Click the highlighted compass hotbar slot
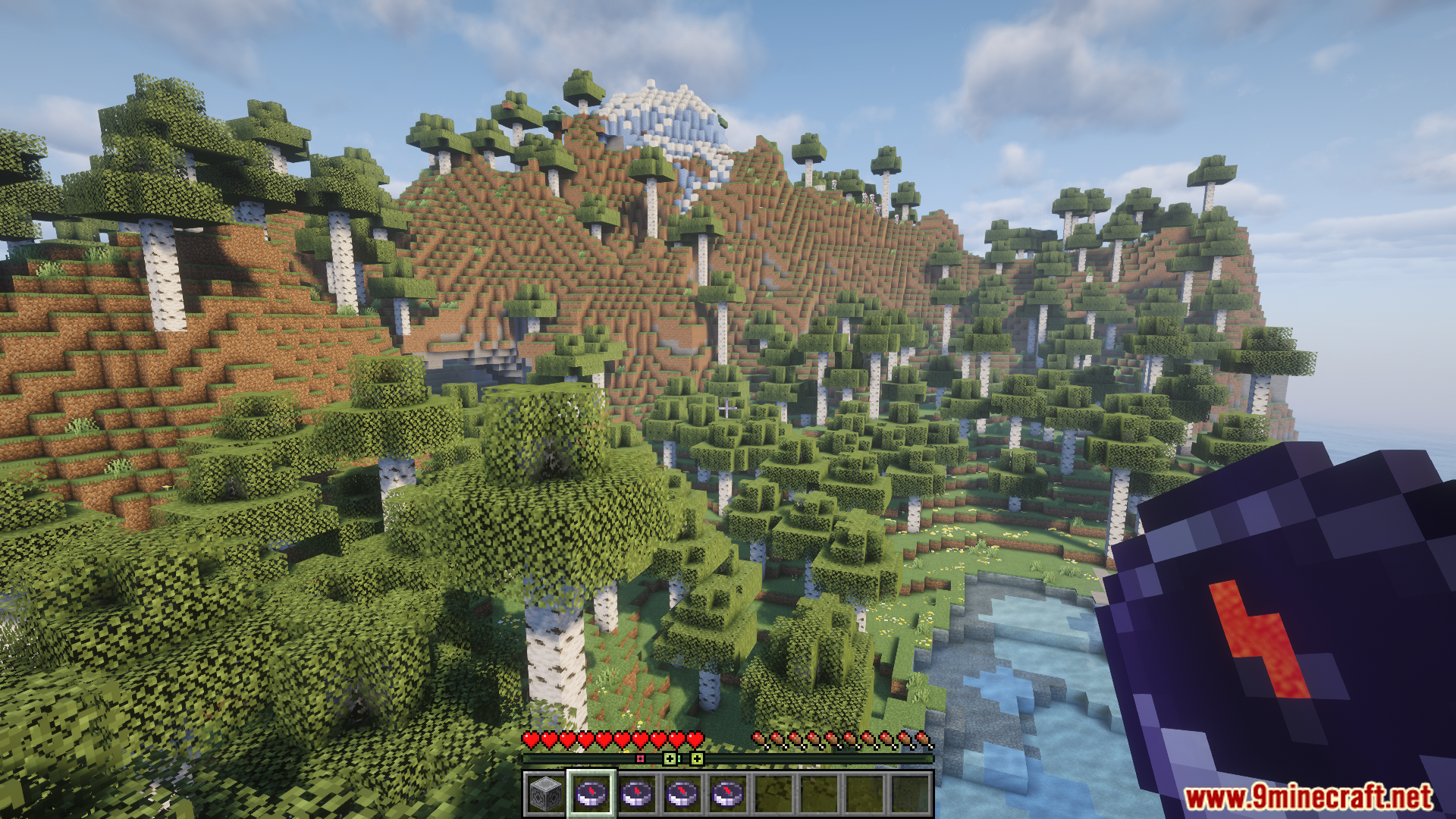This screenshot has height=819, width=1456. click(591, 794)
